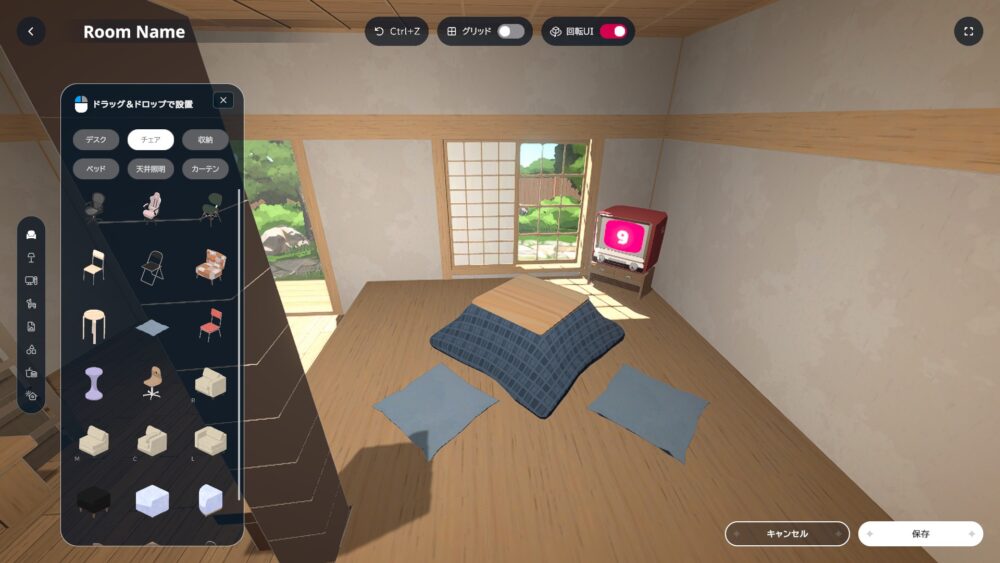The image size is (1000, 563).
Task: Pick the pink gaming chair thumbnail
Action: click(151, 209)
